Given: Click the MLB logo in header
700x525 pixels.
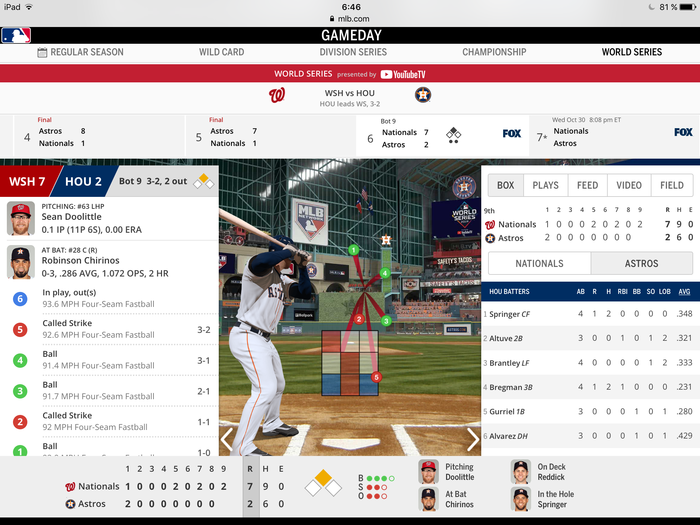Looking at the screenshot, I should [x=16, y=35].
